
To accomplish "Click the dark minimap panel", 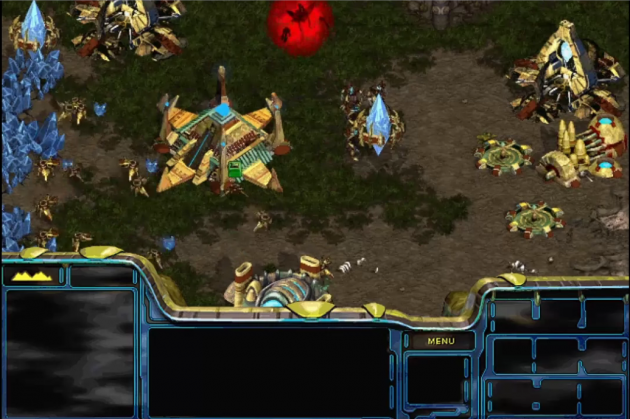I will [x=69, y=350].
